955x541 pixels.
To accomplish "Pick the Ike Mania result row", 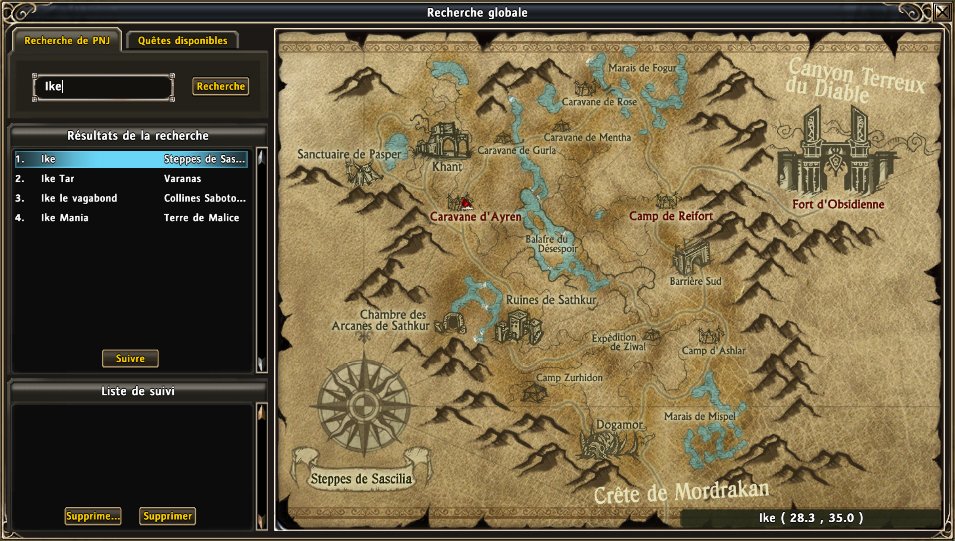I will click(130, 217).
